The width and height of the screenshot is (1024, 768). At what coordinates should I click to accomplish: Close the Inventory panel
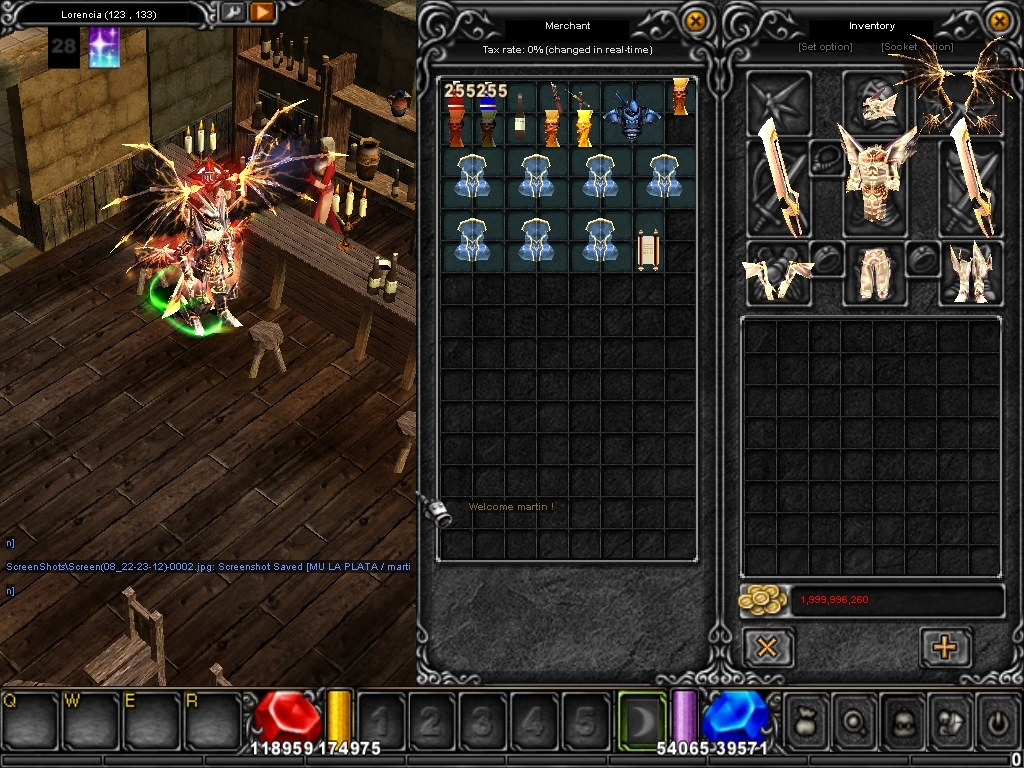(x=998, y=21)
